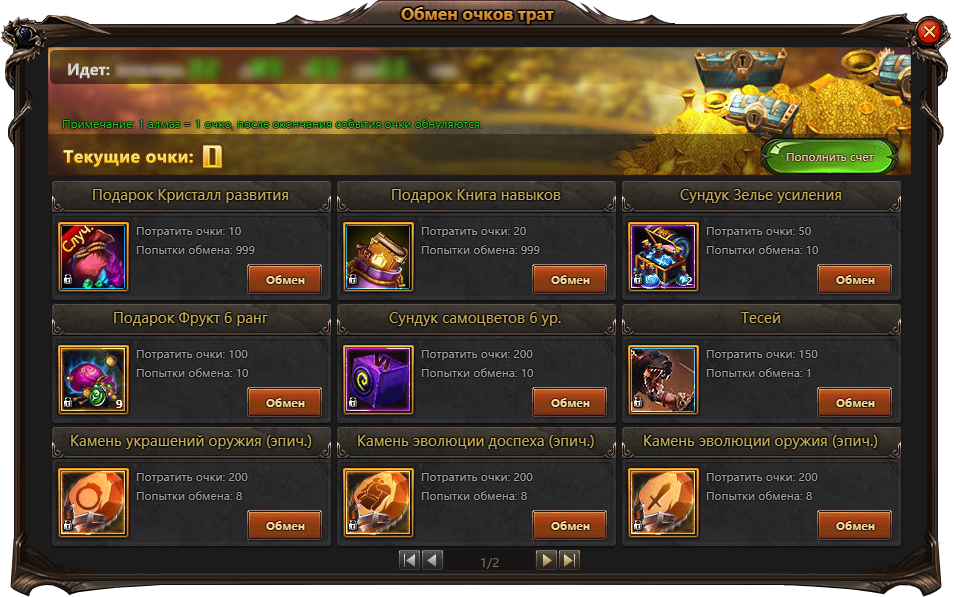The image size is (954, 597).
Task: Go to the next page of rewards
Action: [x=546, y=560]
